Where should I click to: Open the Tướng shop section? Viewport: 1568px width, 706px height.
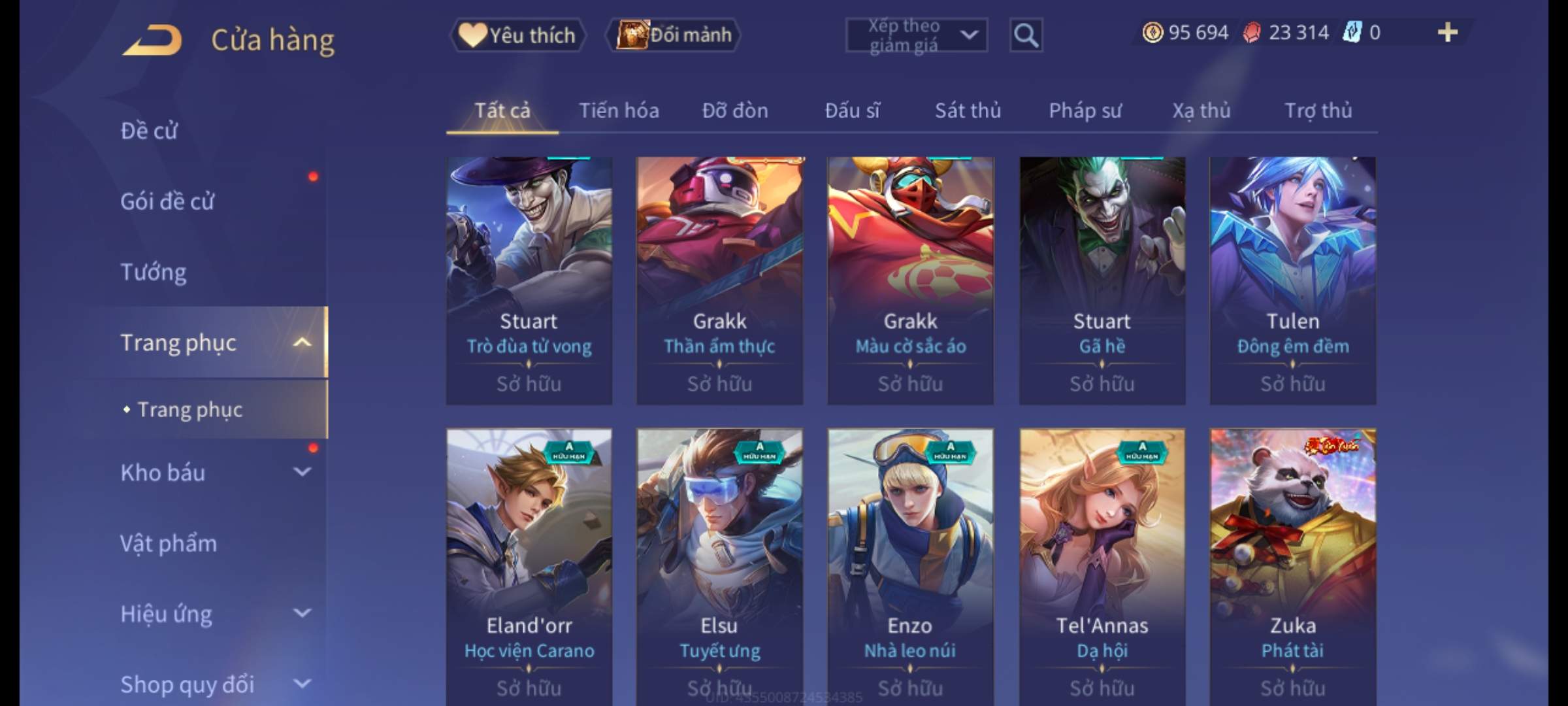[x=154, y=272]
